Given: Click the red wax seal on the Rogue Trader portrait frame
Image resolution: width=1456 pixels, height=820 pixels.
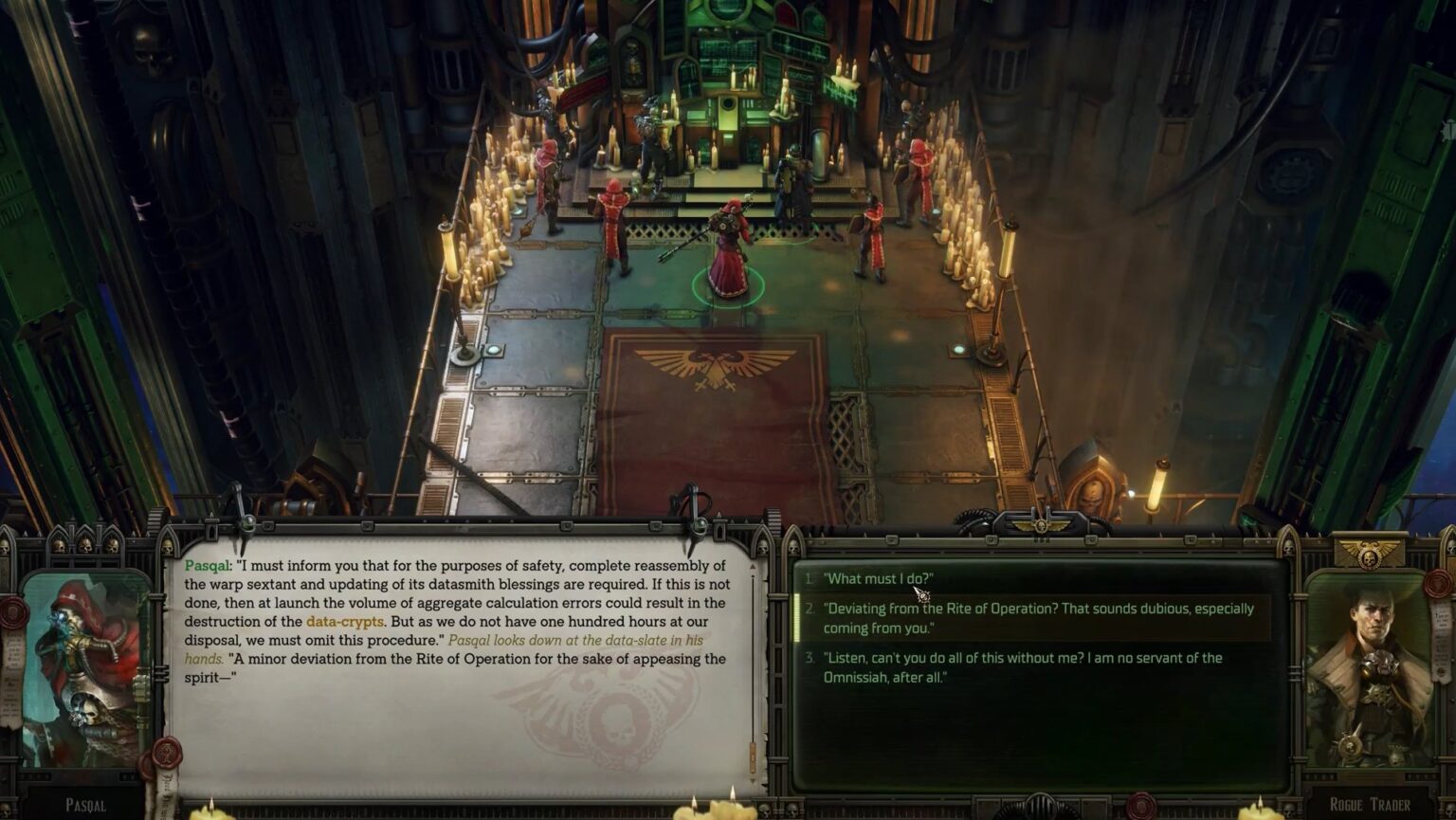Looking at the screenshot, I should point(1436,585).
